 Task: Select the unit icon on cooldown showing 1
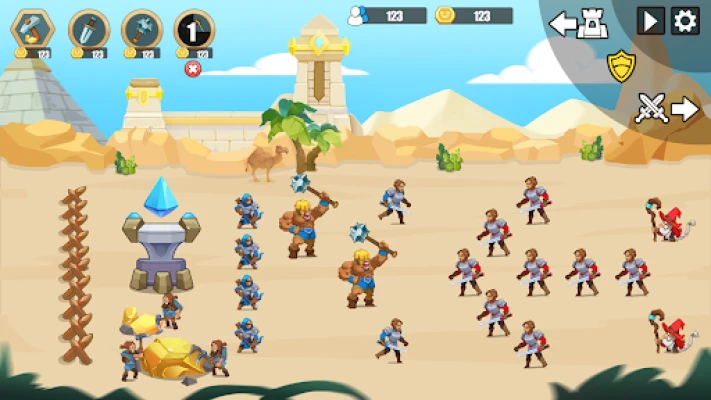tap(194, 29)
